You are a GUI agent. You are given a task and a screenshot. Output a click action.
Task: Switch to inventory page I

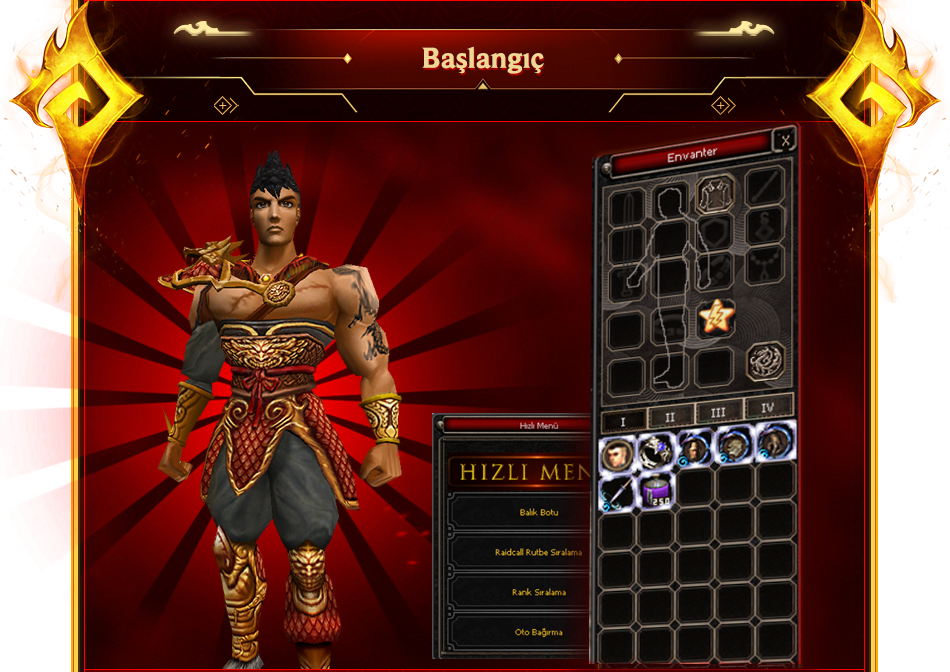point(623,420)
